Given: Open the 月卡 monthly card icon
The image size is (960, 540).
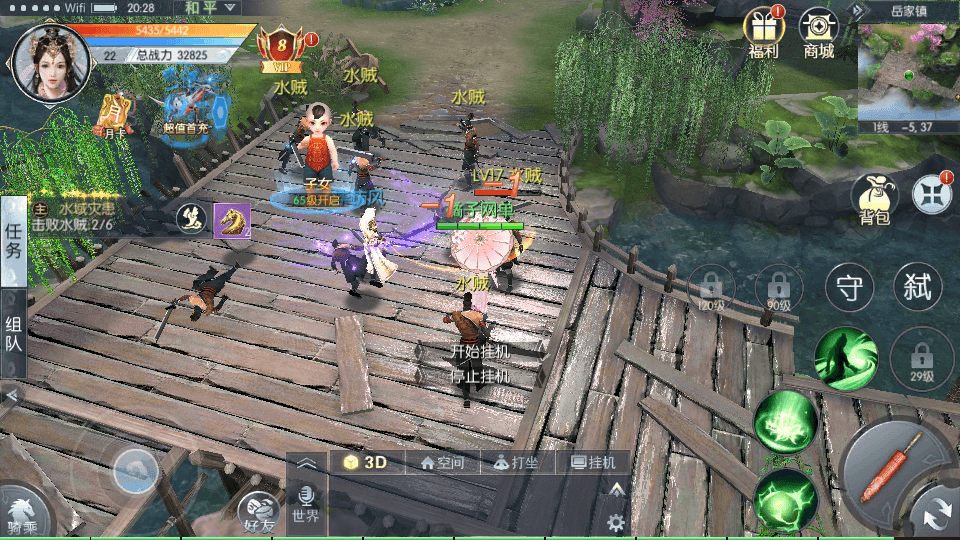Looking at the screenshot, I should pyautogui.click(x=115, y=113).
